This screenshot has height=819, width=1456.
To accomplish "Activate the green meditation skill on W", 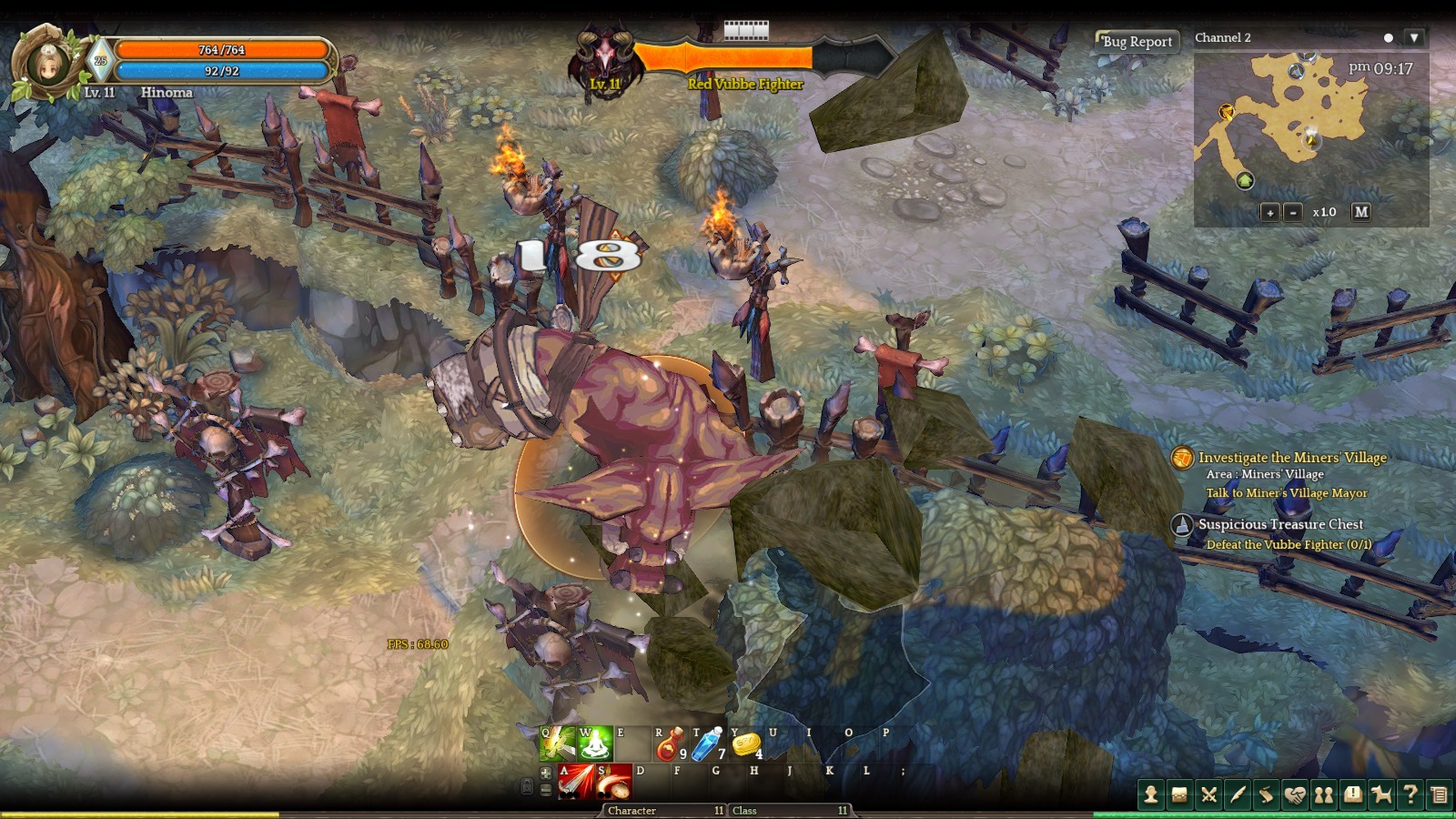I will coord(595,744).
